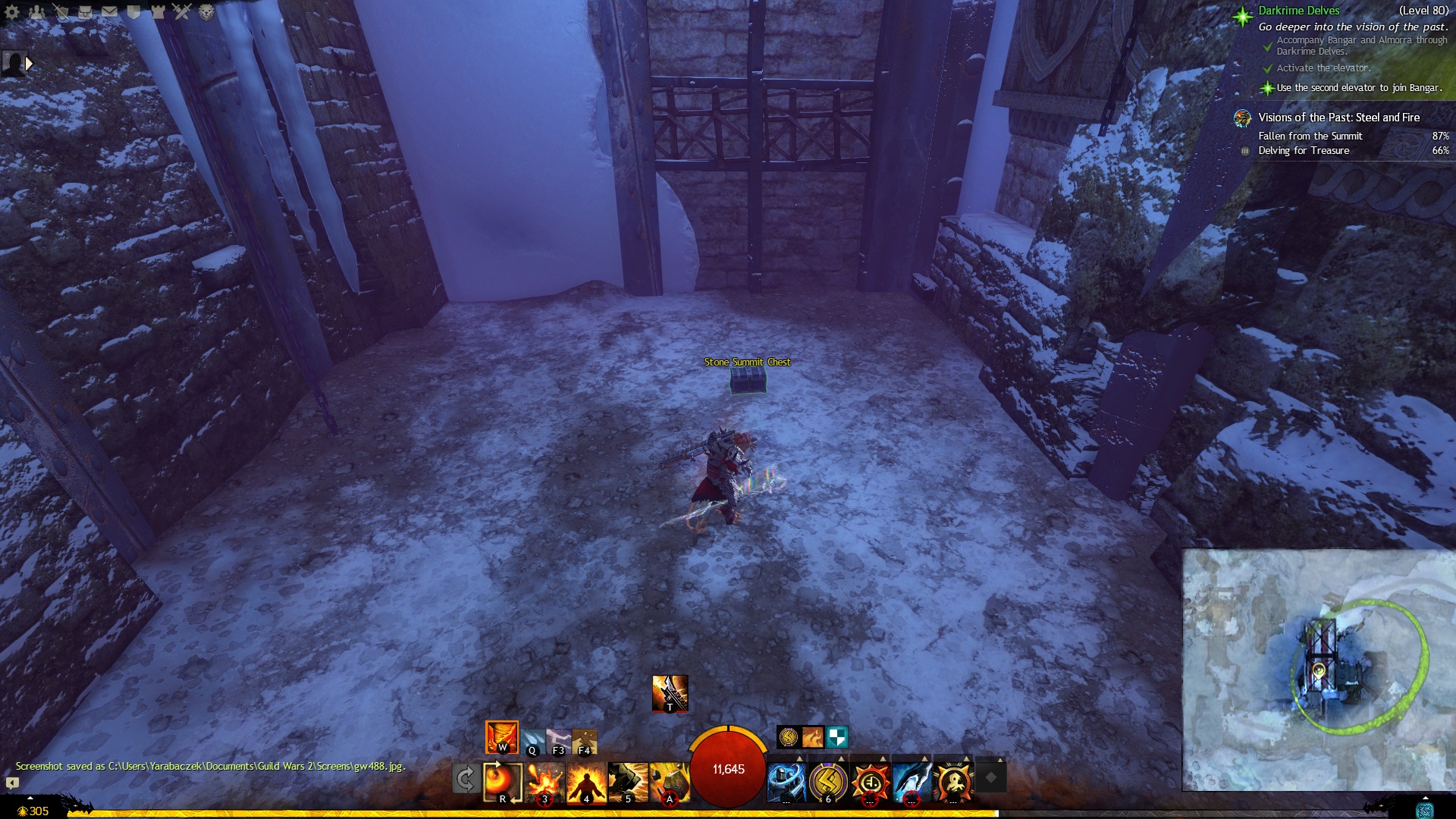Select Visions of the Past: Steel and Fire tracker
Image resolution: width=1456 pixels, height=819 pixels.
pos(1338,118)
